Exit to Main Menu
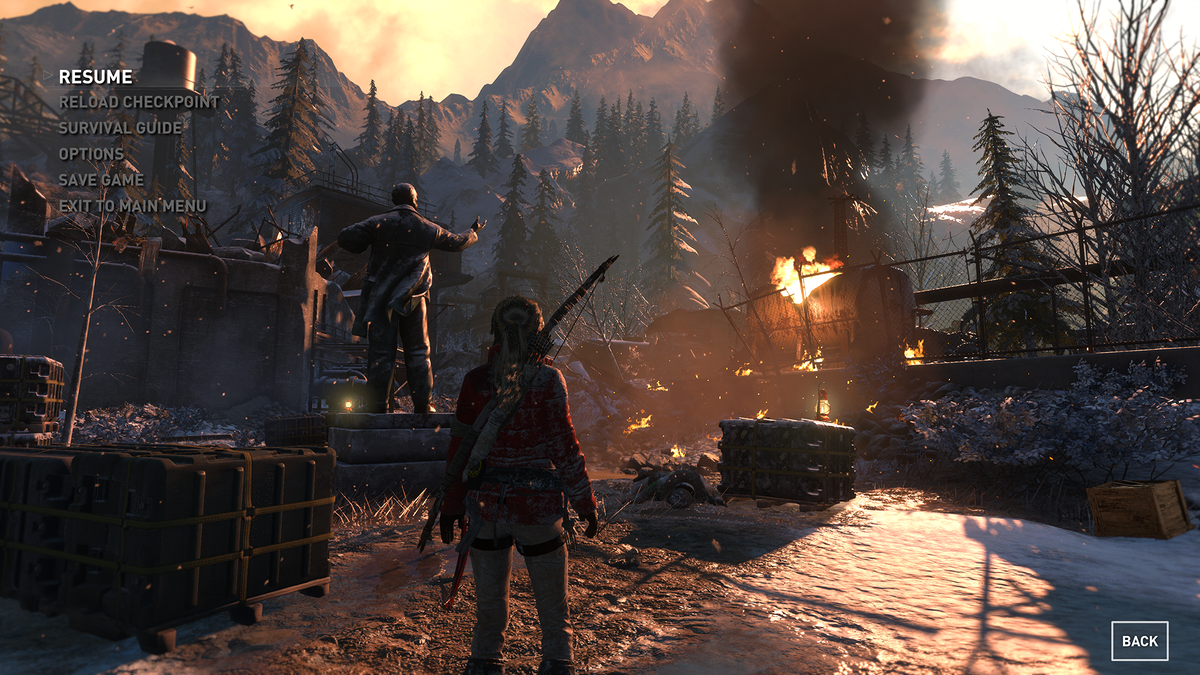1200x675 pixels. point(132,206)
